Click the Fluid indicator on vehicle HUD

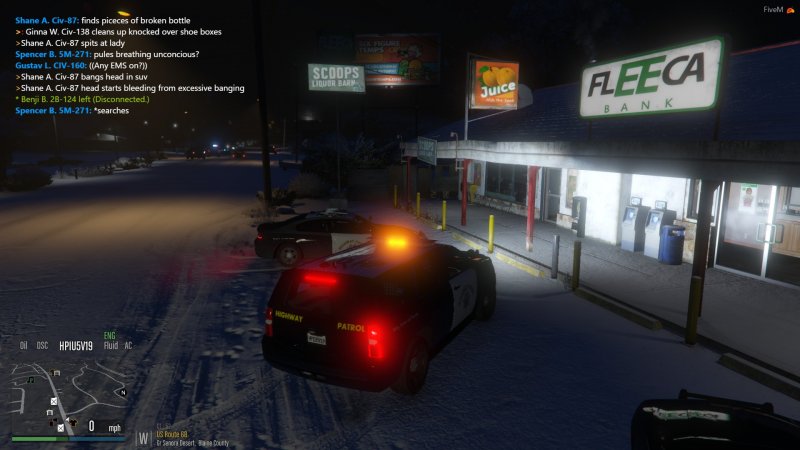[109, 346]
